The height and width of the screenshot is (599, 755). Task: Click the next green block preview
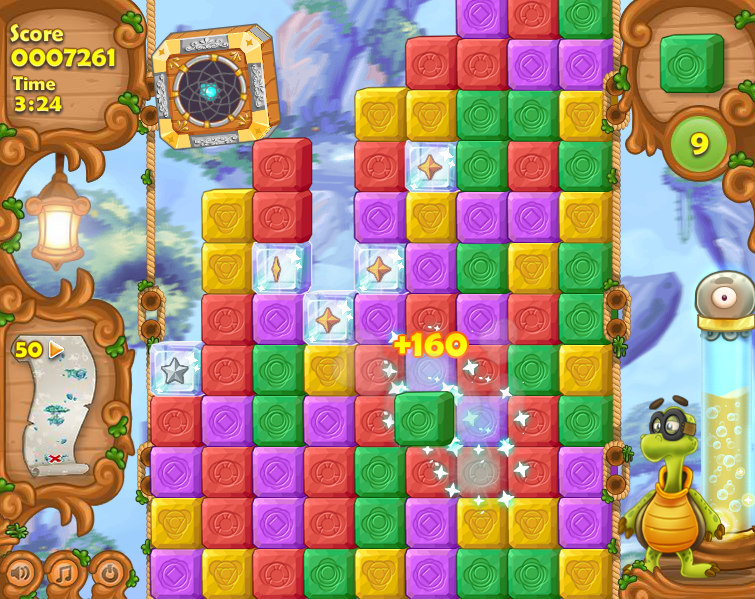click(x=691, y=63)
